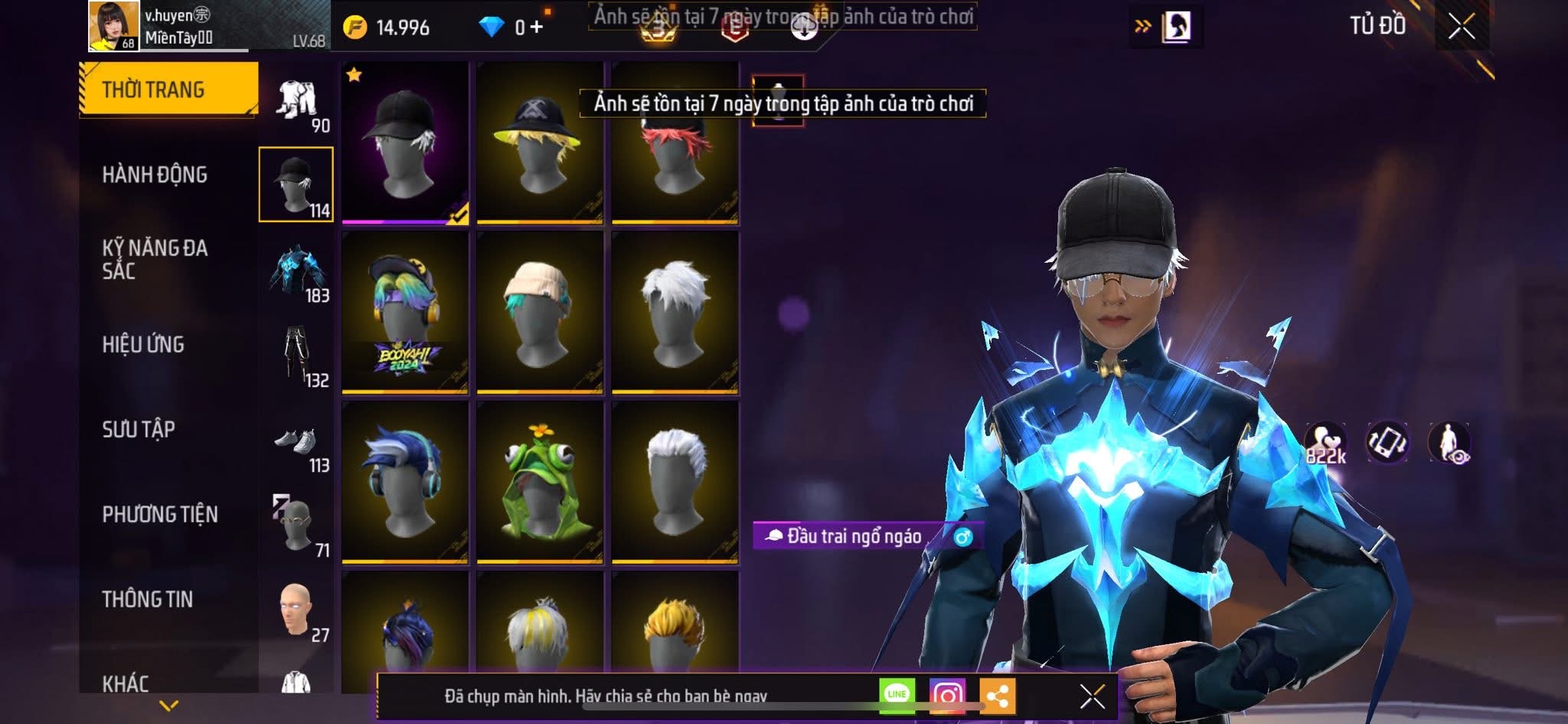
Task: Open the shoes category
Action: tap(296, 443)
